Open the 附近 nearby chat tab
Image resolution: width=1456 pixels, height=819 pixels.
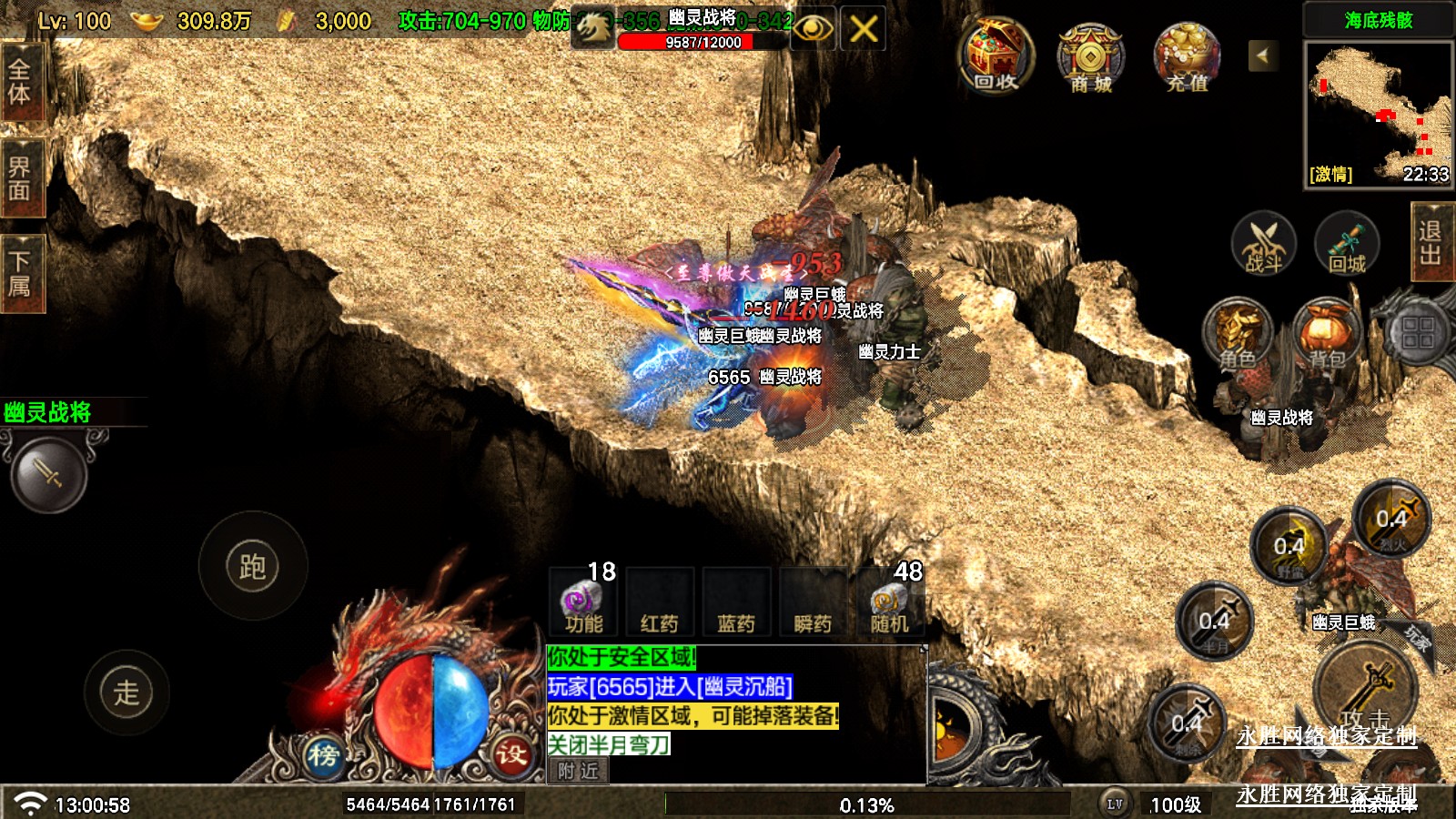578,771
